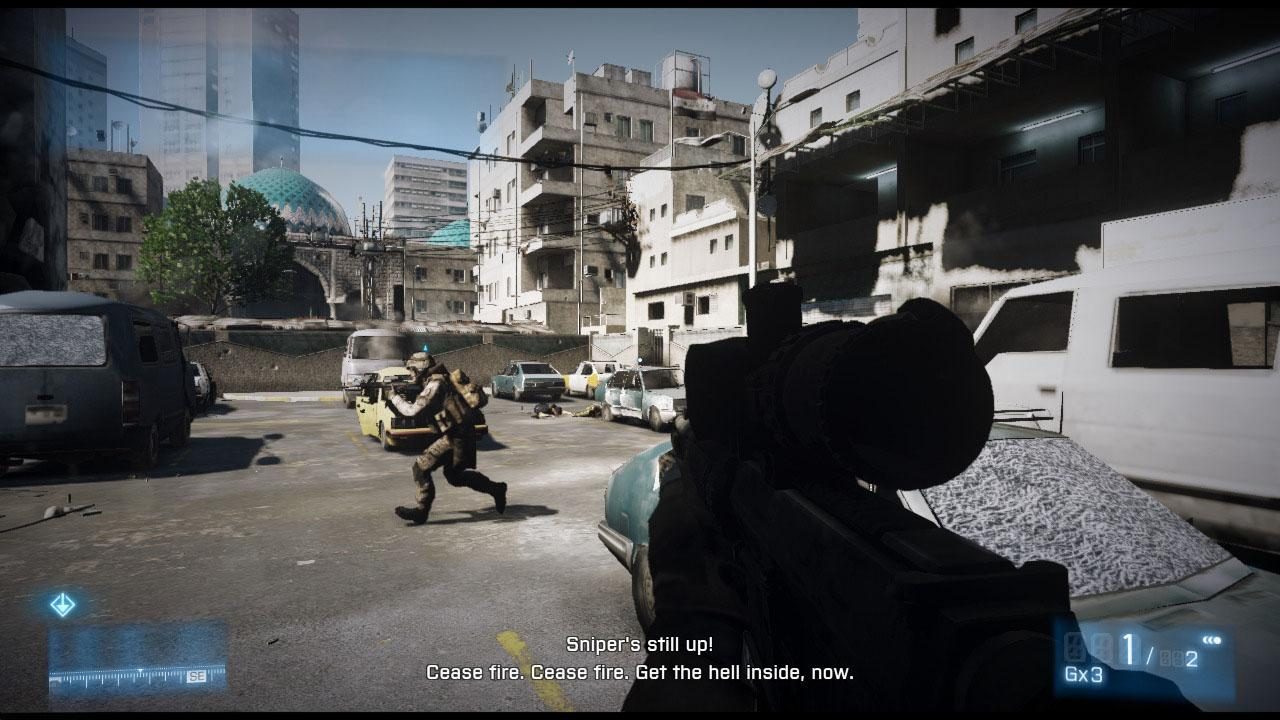Click the fire-mode bullets icon near ammo counter
1280x720 pixels.
point(1211,640)
